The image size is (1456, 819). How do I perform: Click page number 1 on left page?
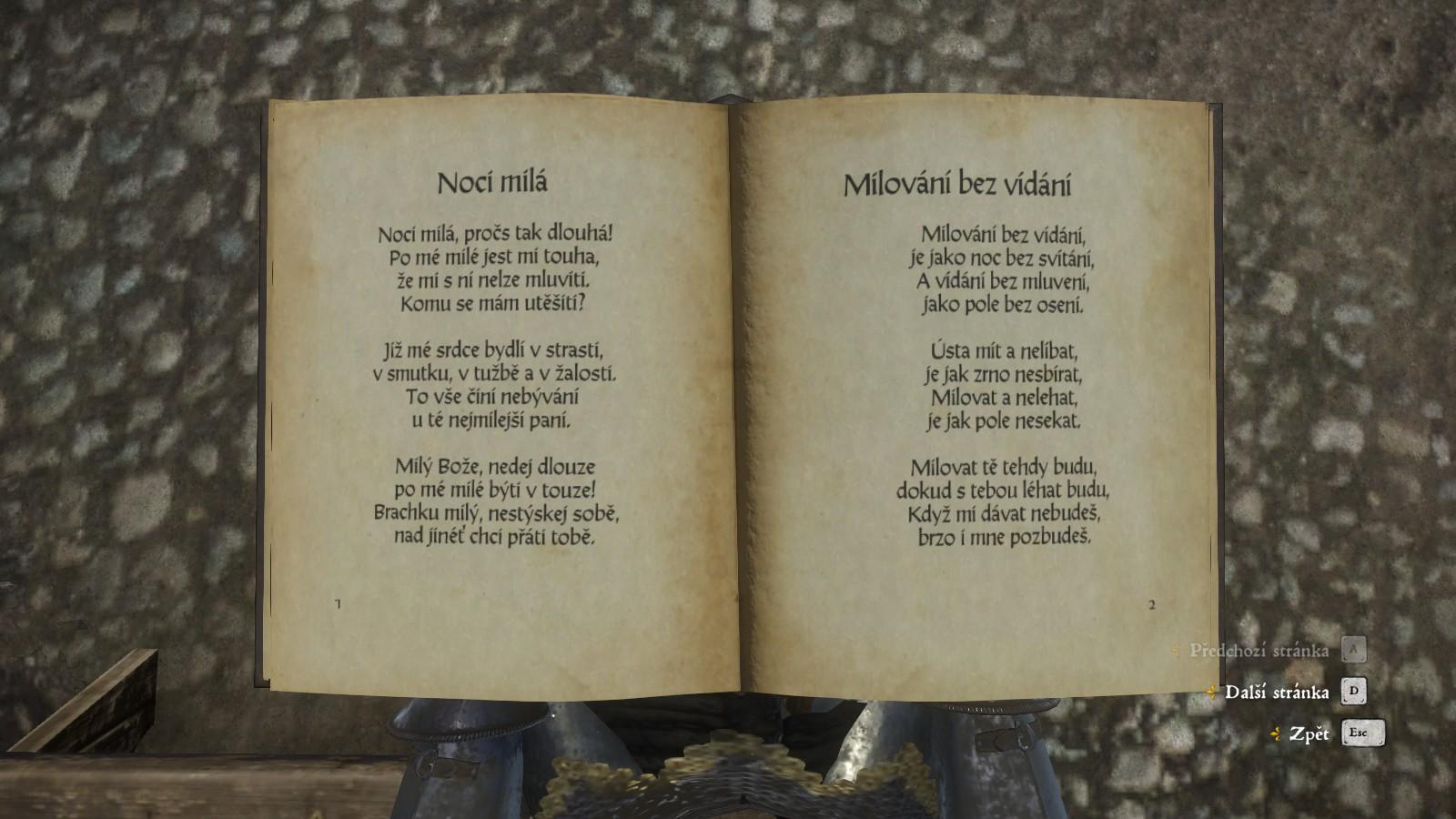click(337, 602)
